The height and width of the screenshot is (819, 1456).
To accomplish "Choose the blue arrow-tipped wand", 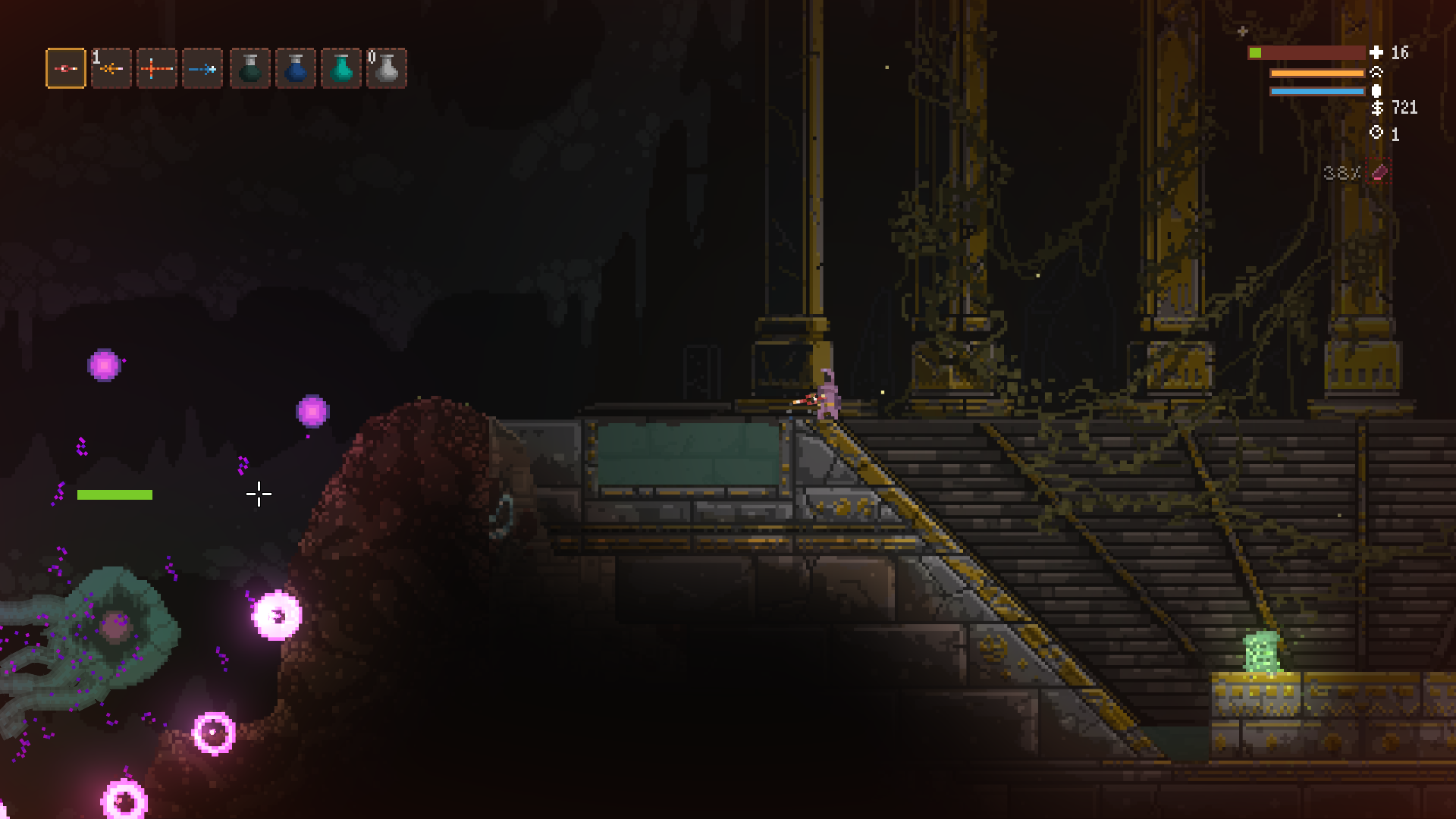I will tap(202, 68).
